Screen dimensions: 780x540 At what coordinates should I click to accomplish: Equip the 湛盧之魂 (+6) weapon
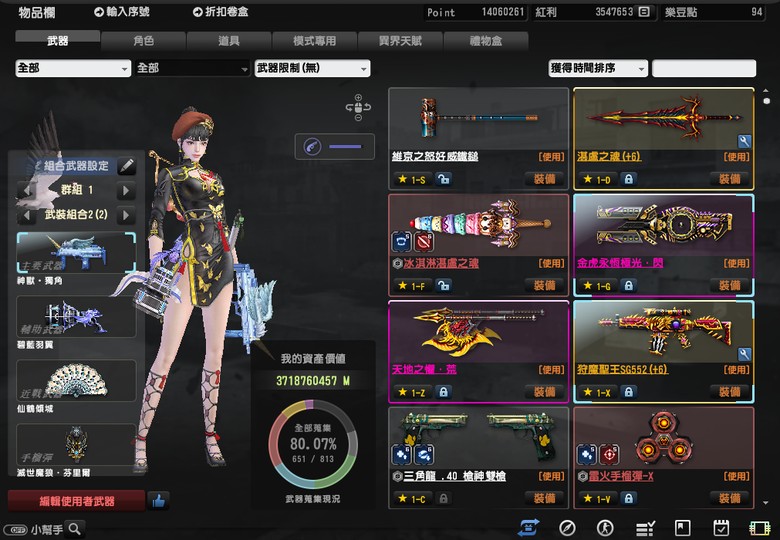coord(729,178)
